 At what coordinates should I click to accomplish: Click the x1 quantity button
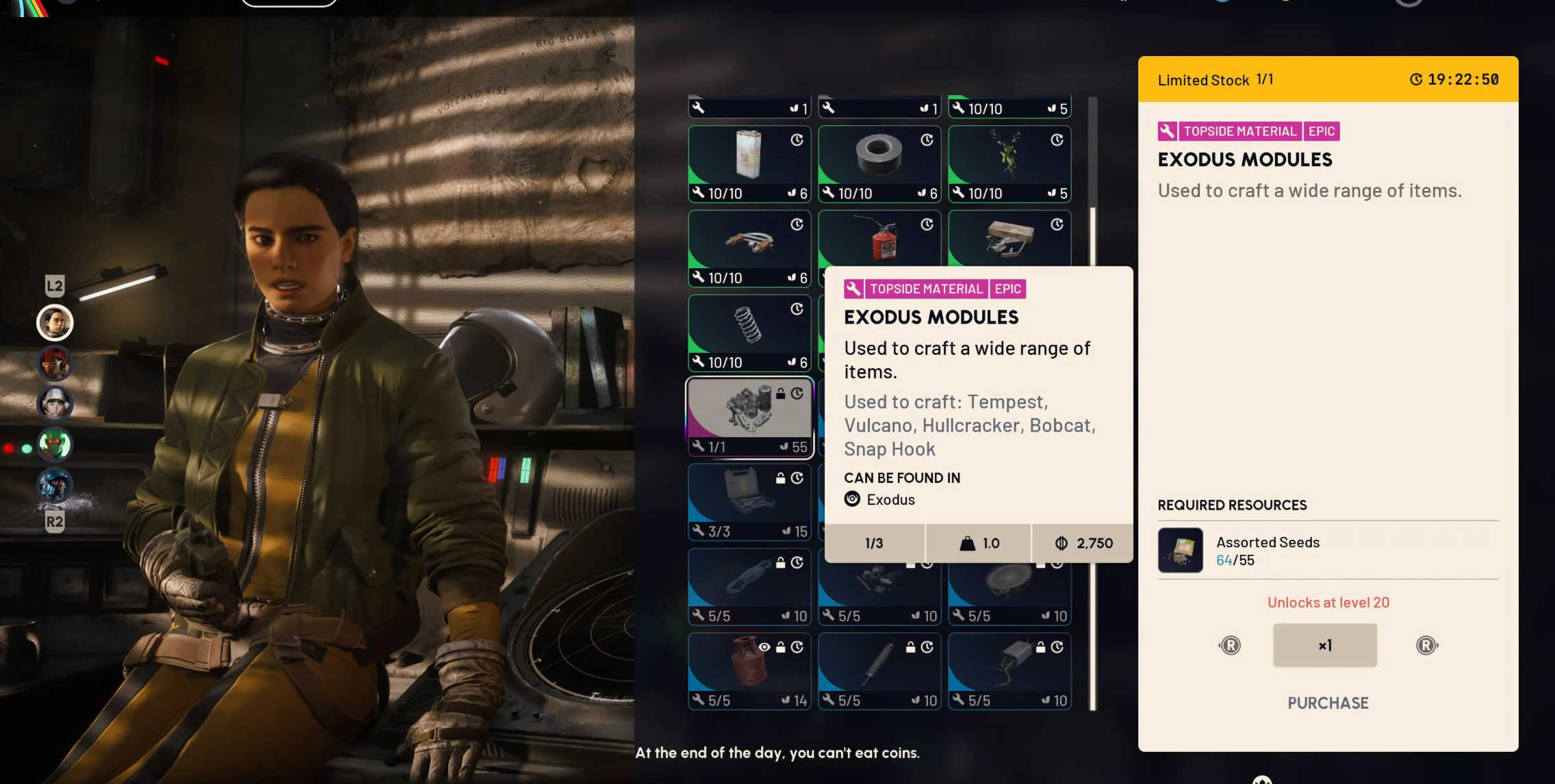tap(1324, 645)
